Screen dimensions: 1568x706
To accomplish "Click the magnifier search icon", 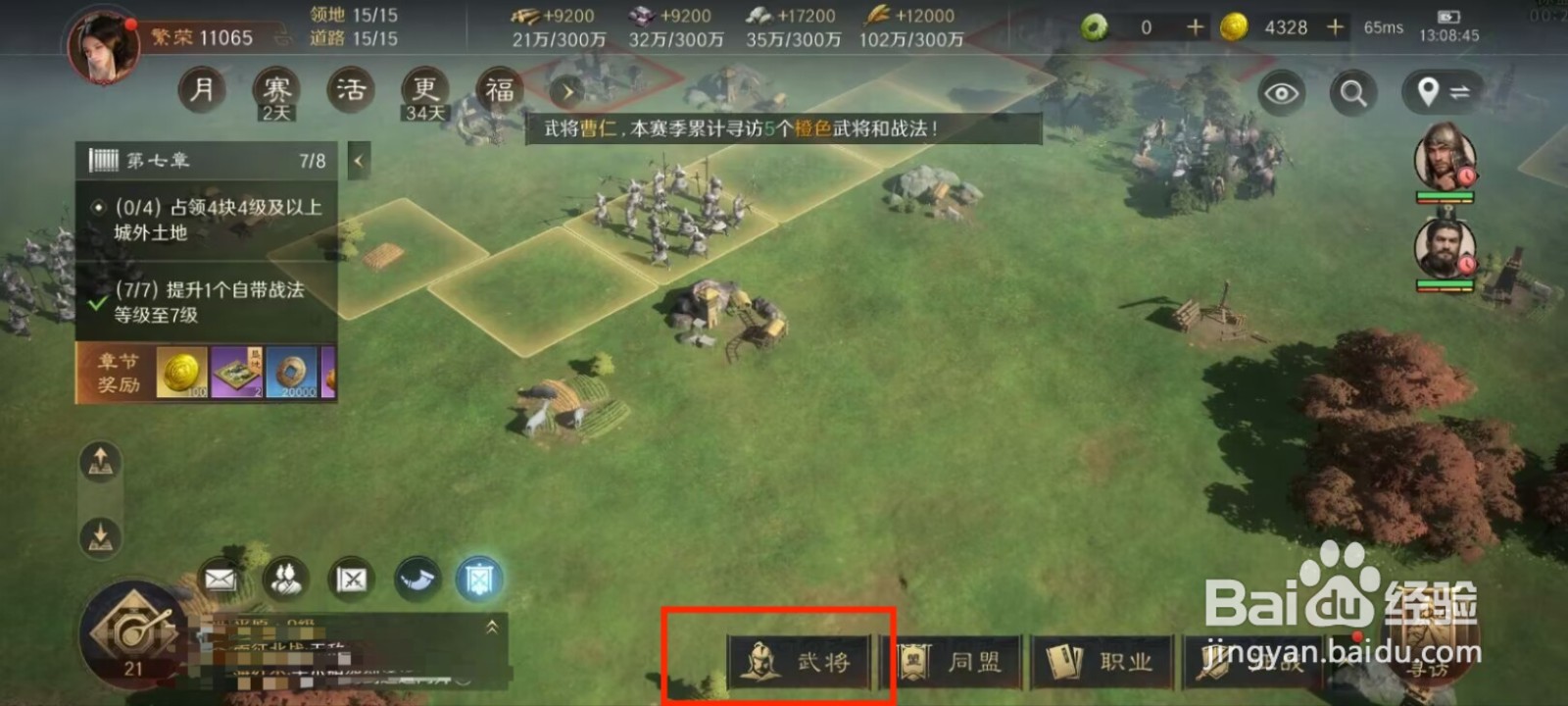I will coord(1353,94).
